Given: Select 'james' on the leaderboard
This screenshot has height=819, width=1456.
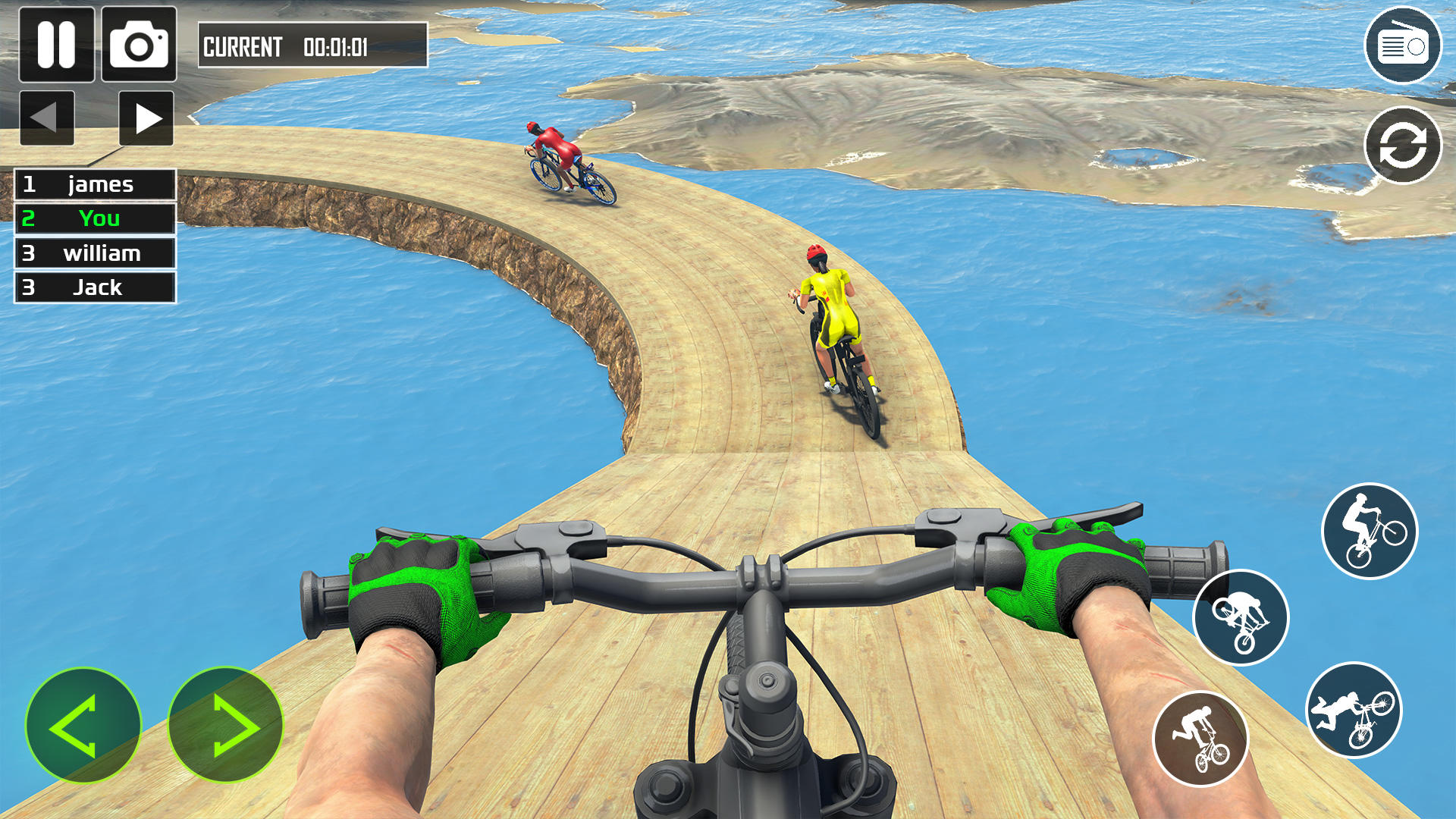Looking at the screenshot, I should (x=94, y=184).
